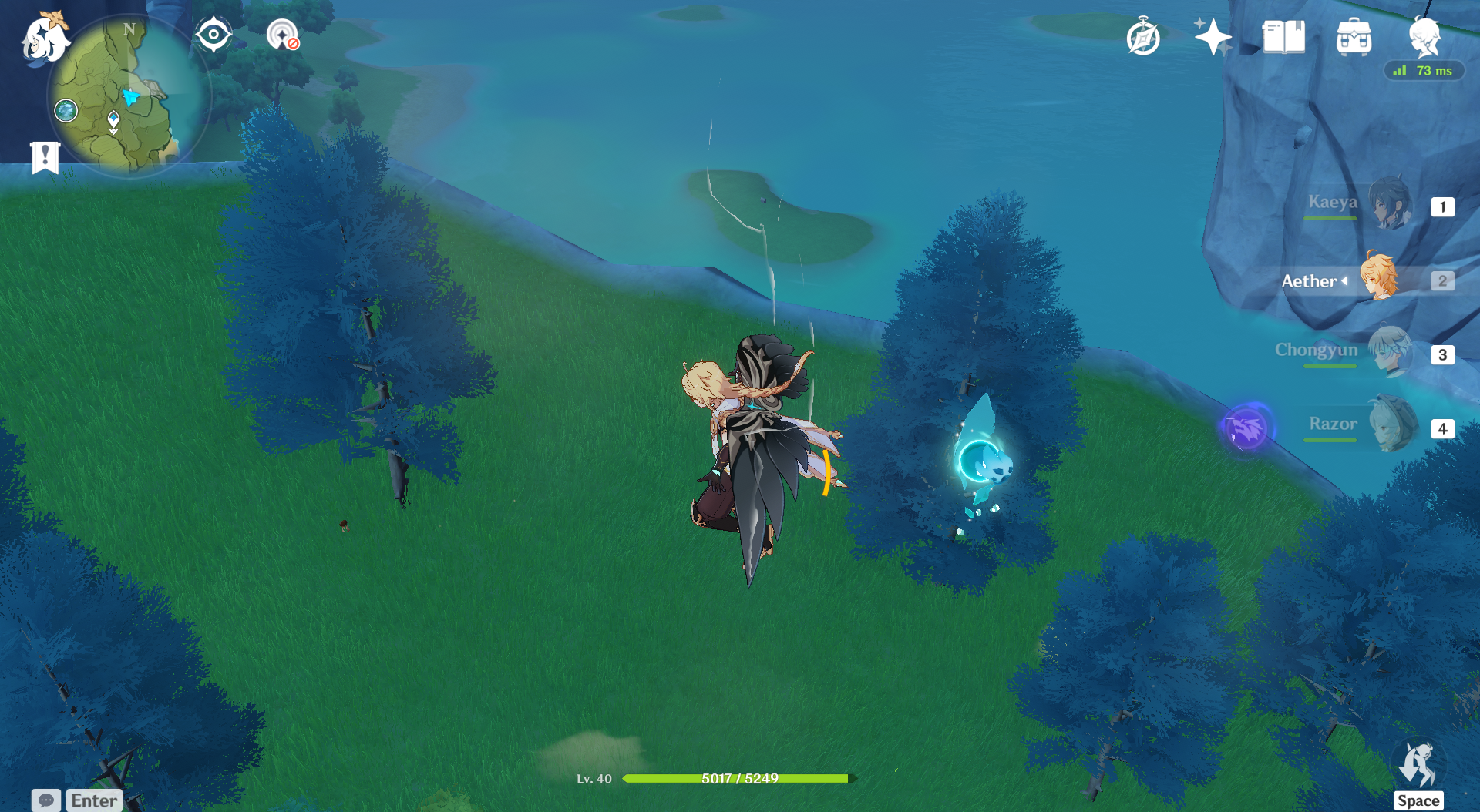Open the chat speech bubble
The width and height of the screenshot is (1480, 812).
(x=46, y=800)
